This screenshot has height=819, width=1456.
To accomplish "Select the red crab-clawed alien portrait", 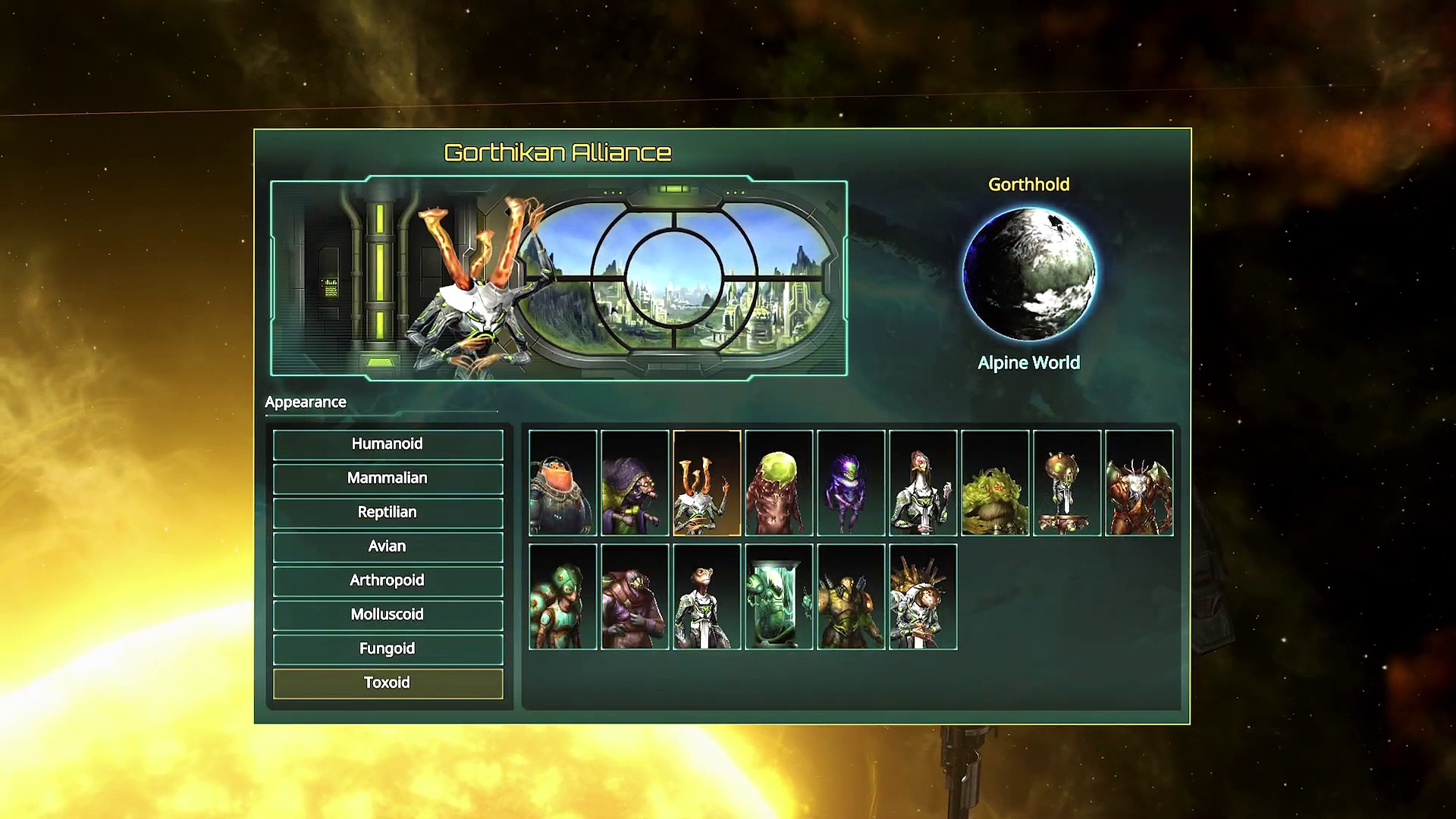I will (x=1139, y=483).
